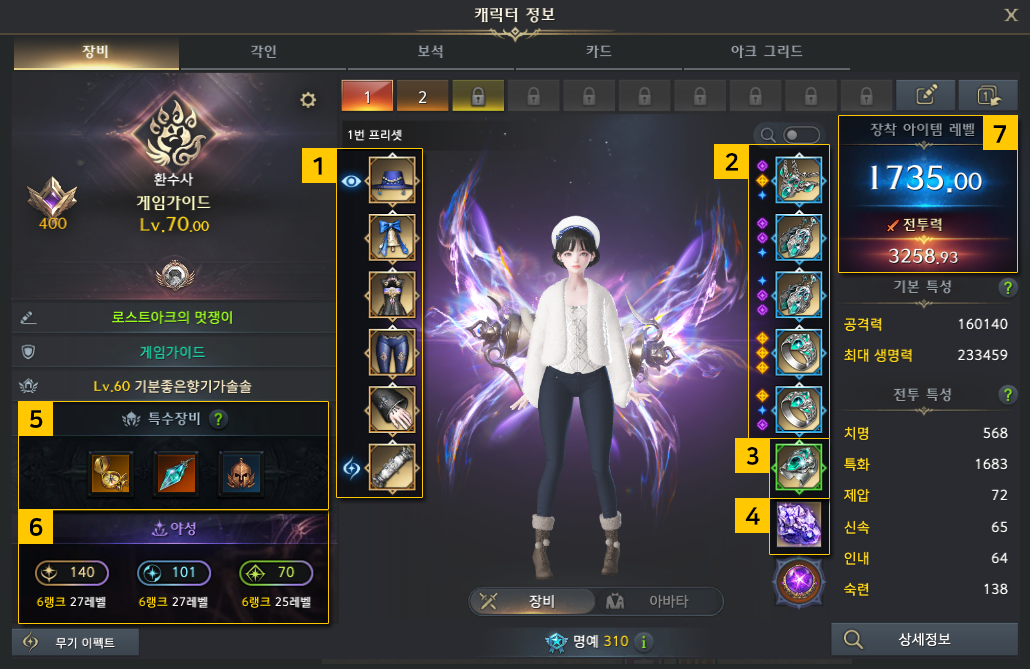Close the character info window
The image size is (1030, 669).
pyautogui.click(x=1011, y=14)
